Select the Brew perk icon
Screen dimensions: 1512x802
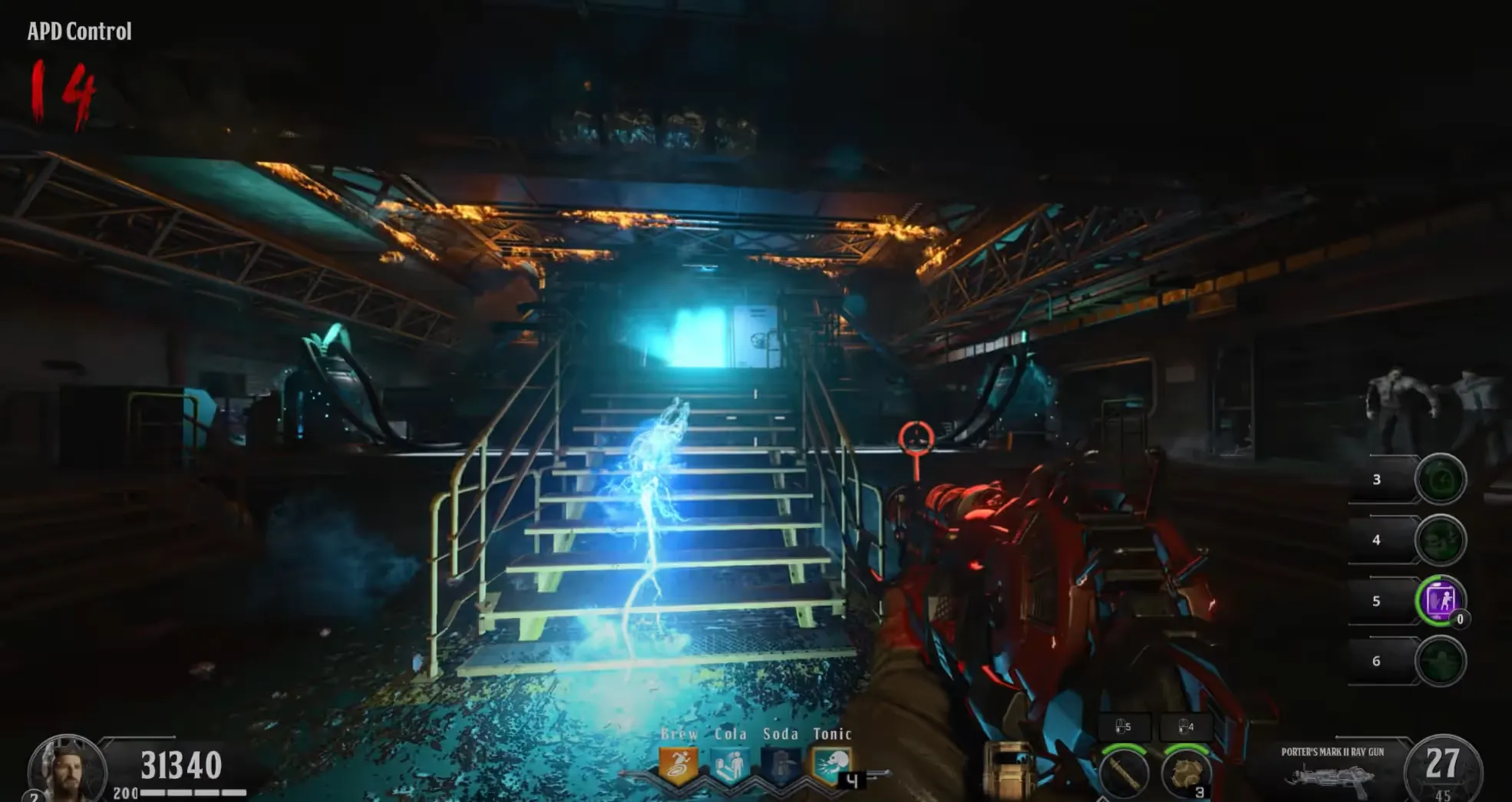click(x=678, y=764)
